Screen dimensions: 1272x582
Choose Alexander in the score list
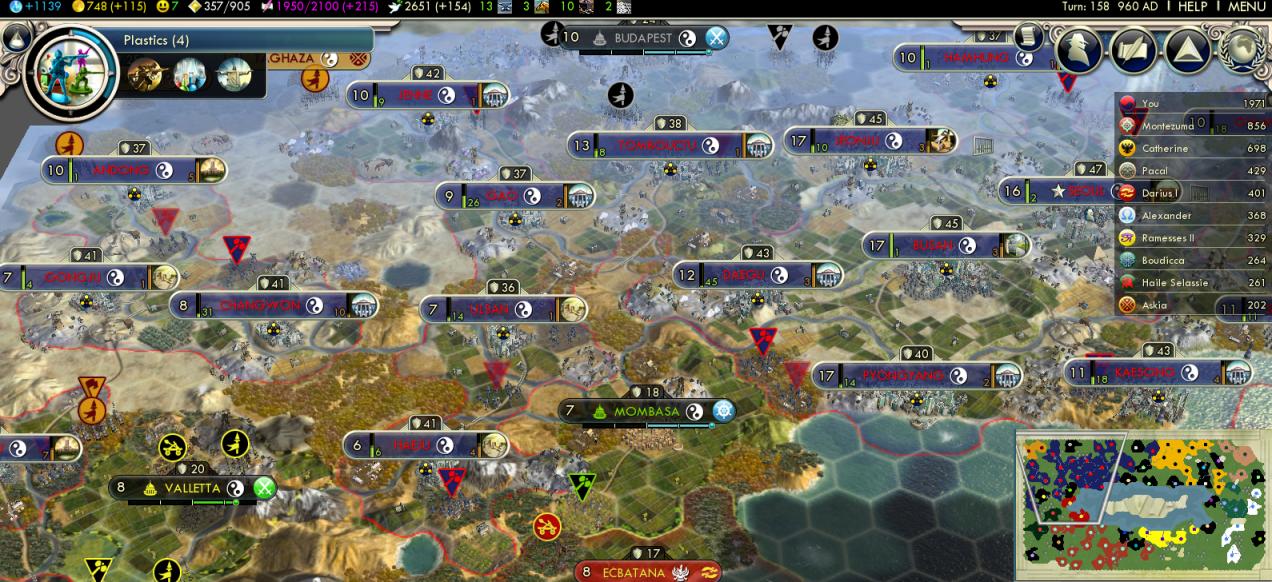pyautogui.click(x=1166, y=215)
